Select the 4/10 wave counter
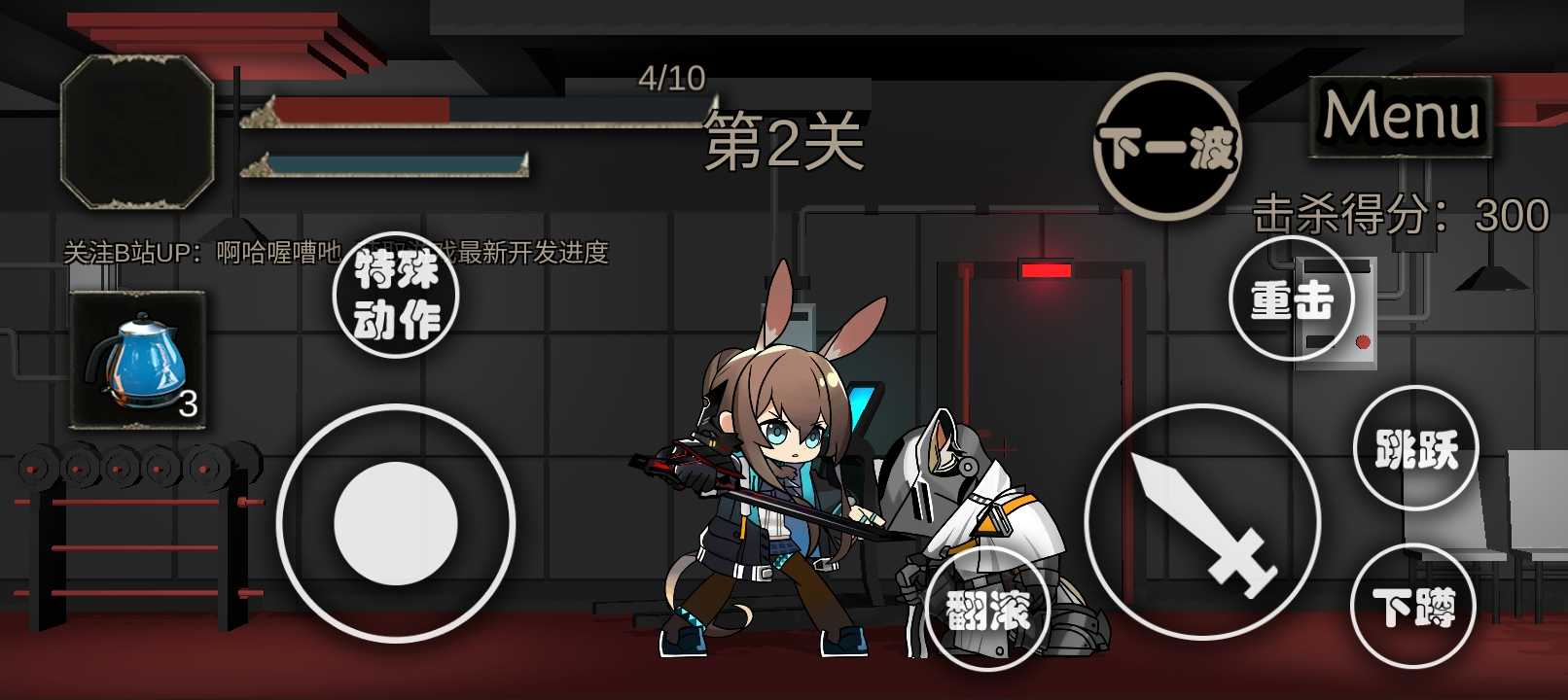The height and width of the screenshot is (700, 1568). [x=671, y=76]
